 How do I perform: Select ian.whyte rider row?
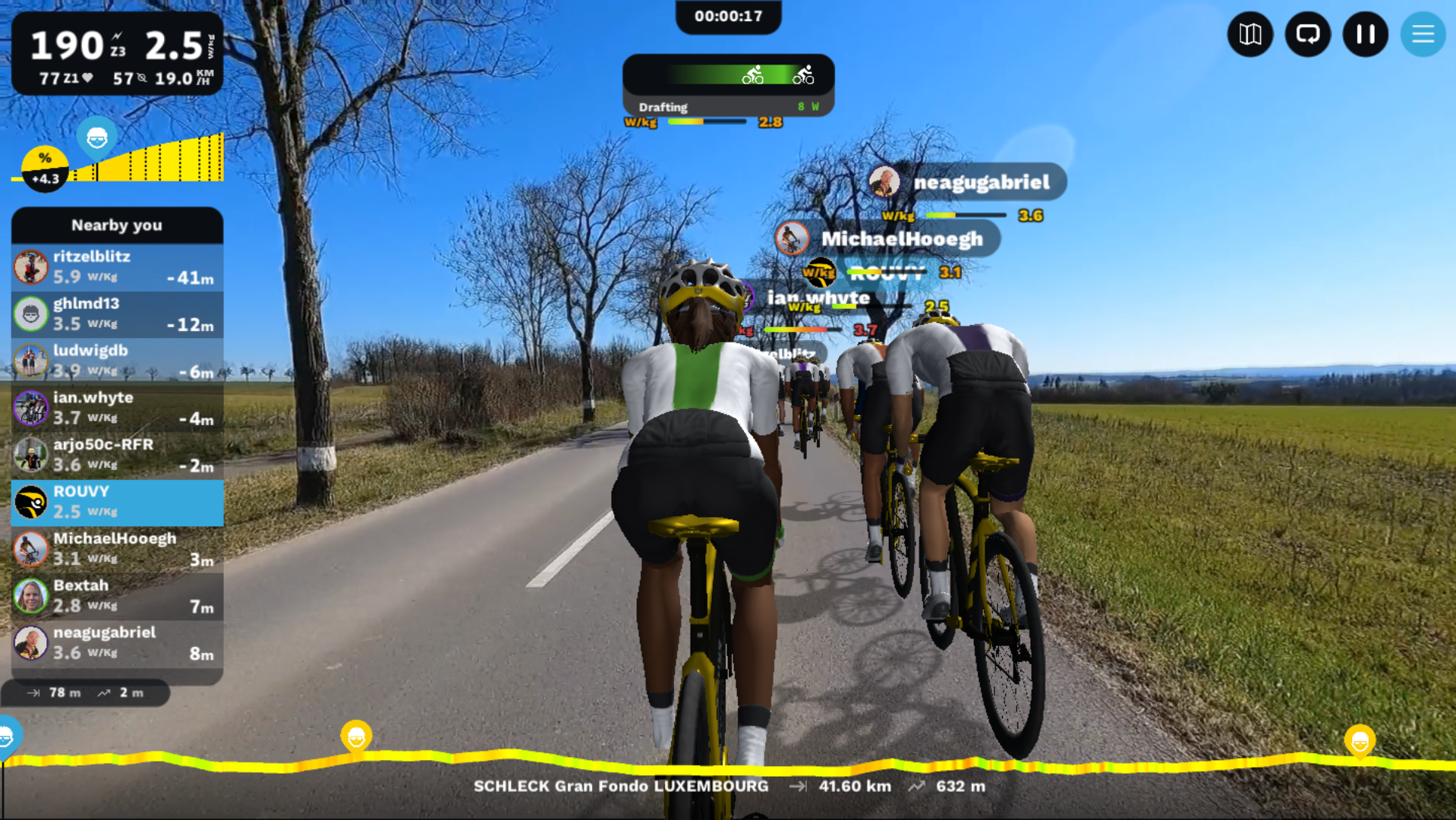(x=118, y=408)
